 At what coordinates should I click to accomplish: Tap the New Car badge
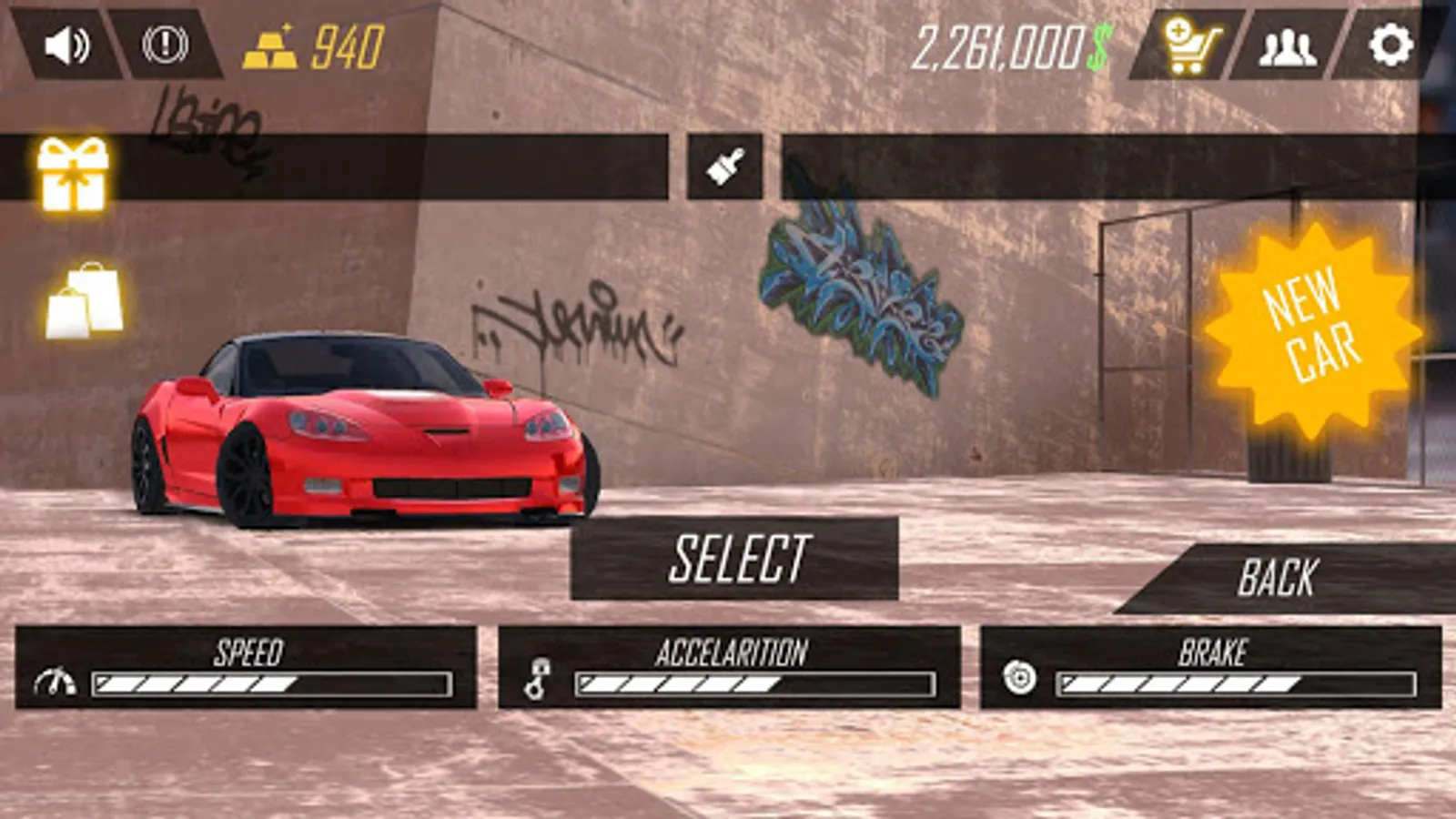(x=1311, y=327)
